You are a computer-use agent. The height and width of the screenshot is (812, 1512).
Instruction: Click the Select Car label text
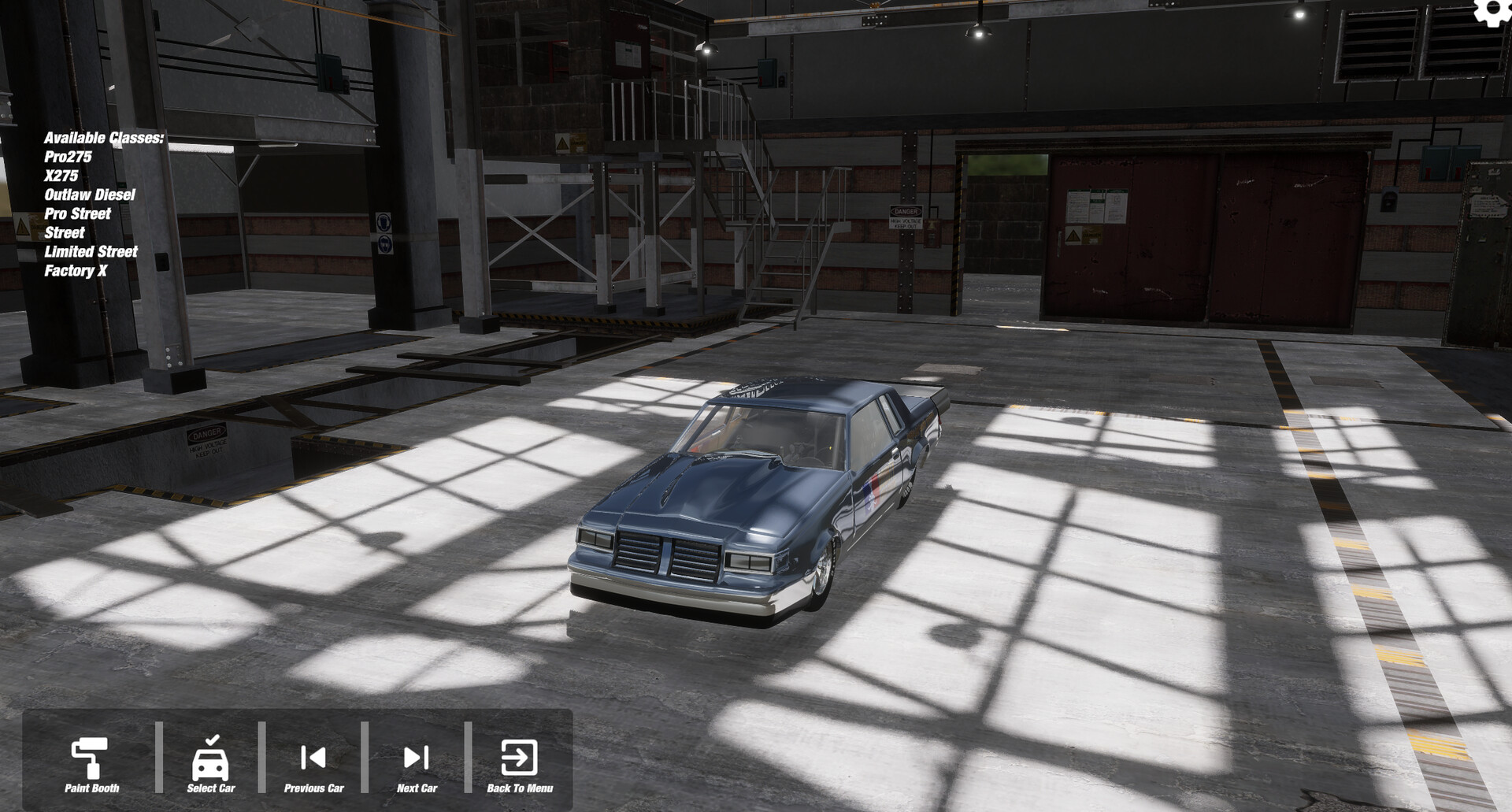tap(211, 788)
